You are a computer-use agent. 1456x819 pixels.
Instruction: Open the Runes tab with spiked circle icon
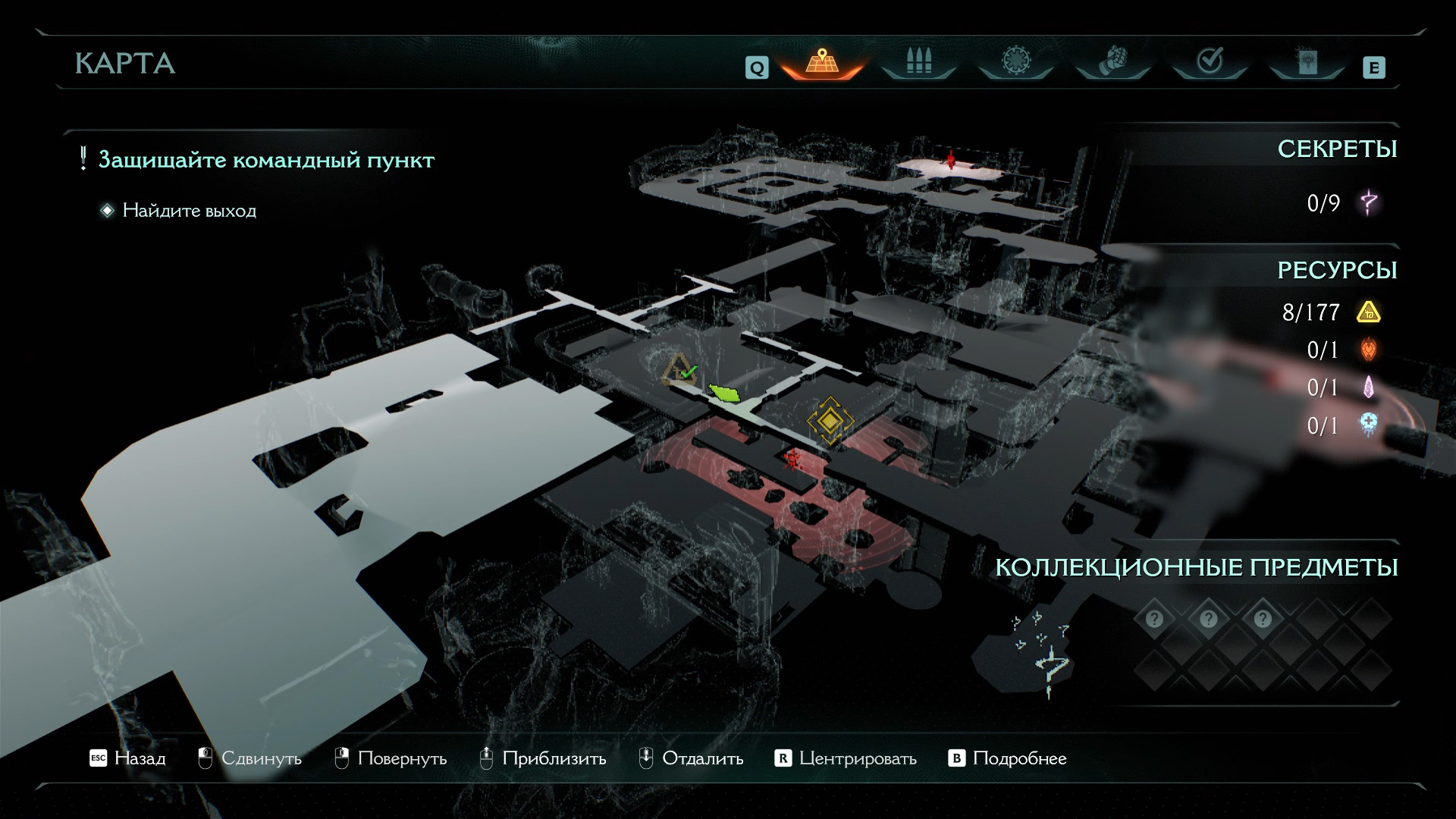tap(1015, 61)
